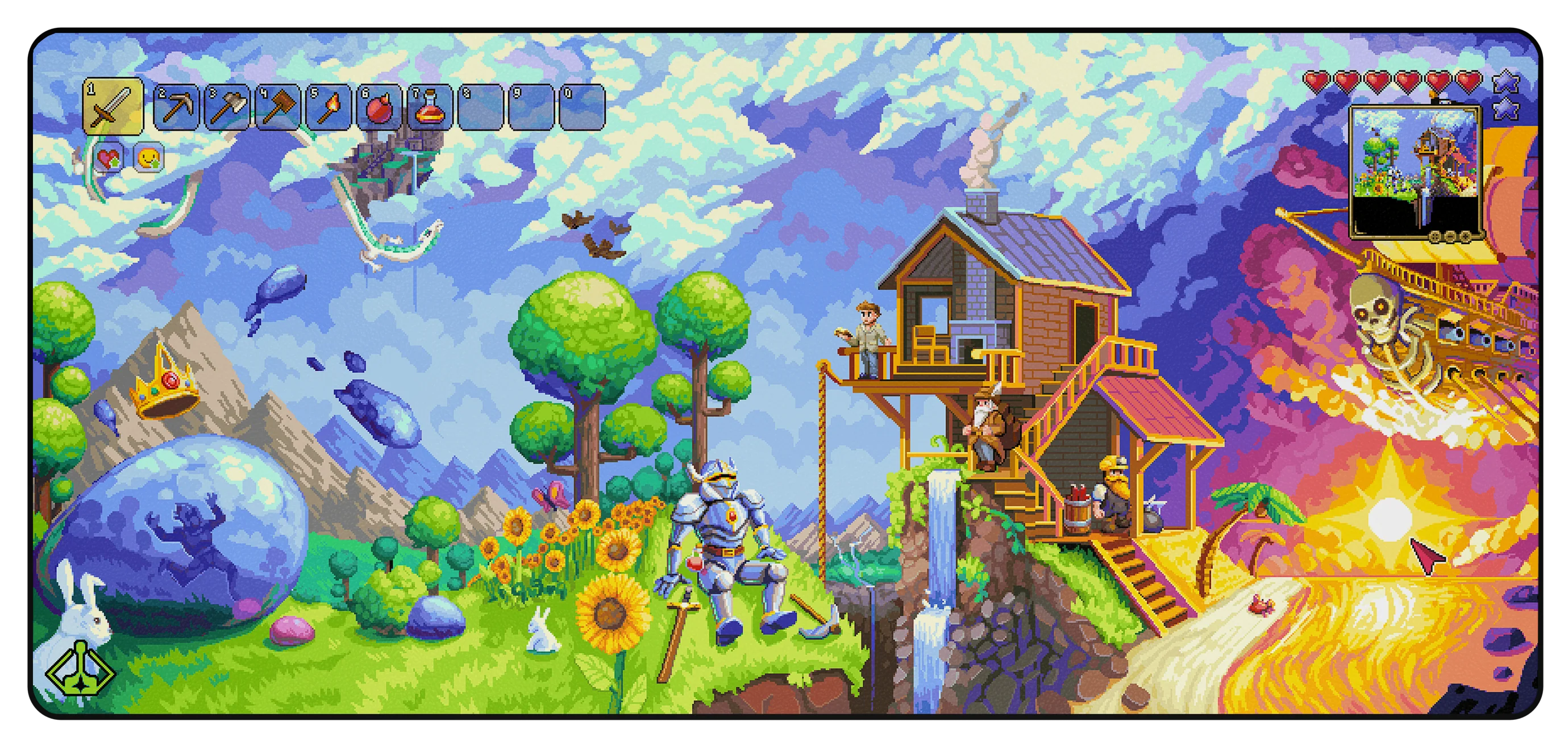The height and width of the screenshot is (743, 1568).
Task: Reset minimap zoom with the four-dot button
Action: 1436,237
